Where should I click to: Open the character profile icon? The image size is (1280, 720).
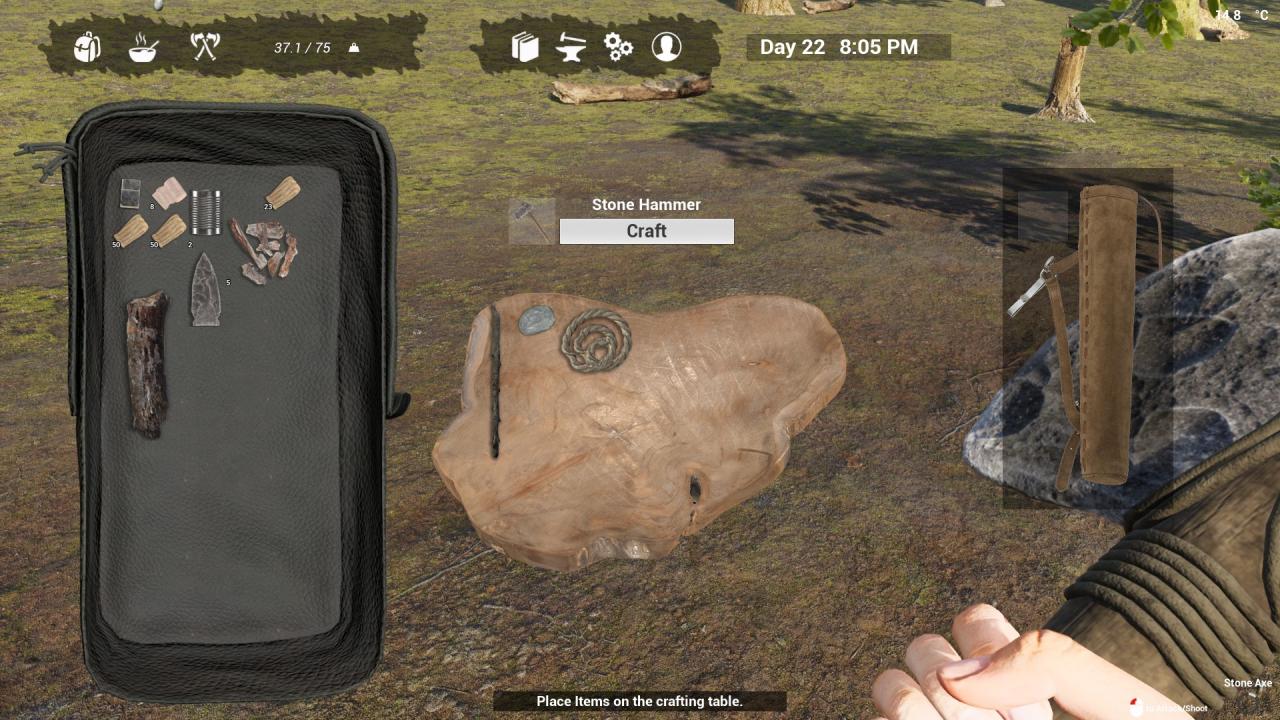[666, 47]
